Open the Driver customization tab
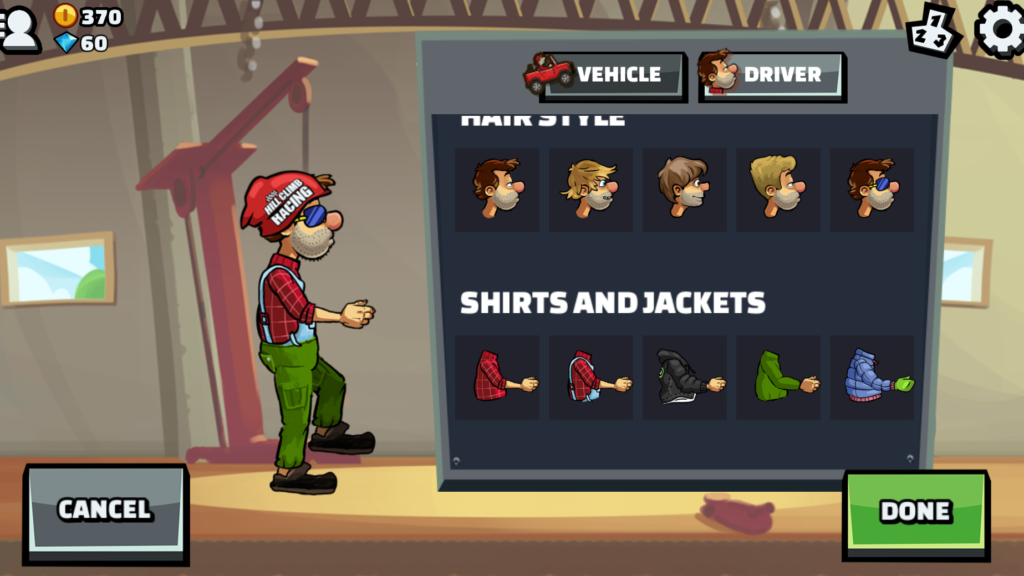Viewport: 1024px width, 576px height. tap(771, 75)
